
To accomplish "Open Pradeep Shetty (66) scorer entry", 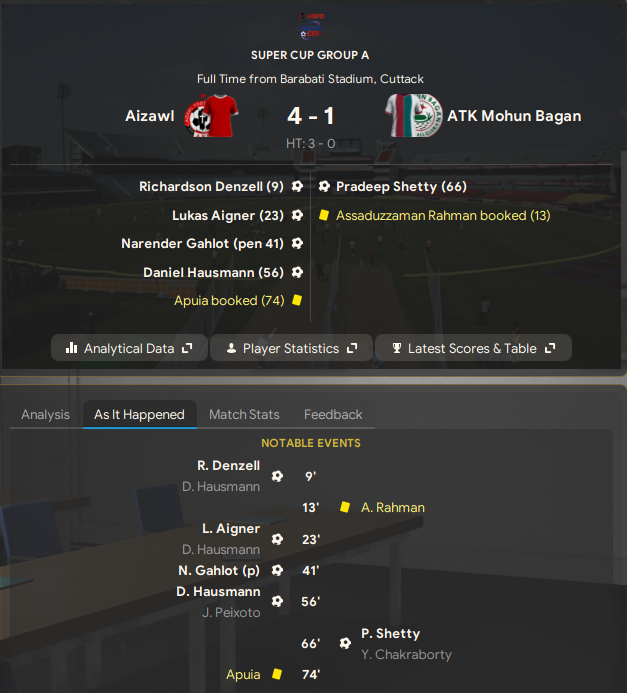I will (401, 187).
